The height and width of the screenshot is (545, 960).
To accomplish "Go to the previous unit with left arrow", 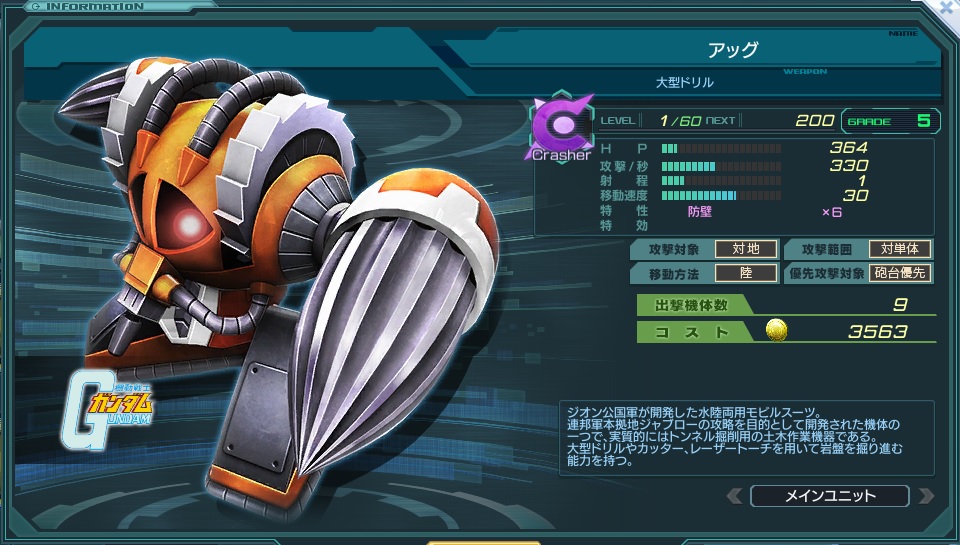I will (735, 496).
